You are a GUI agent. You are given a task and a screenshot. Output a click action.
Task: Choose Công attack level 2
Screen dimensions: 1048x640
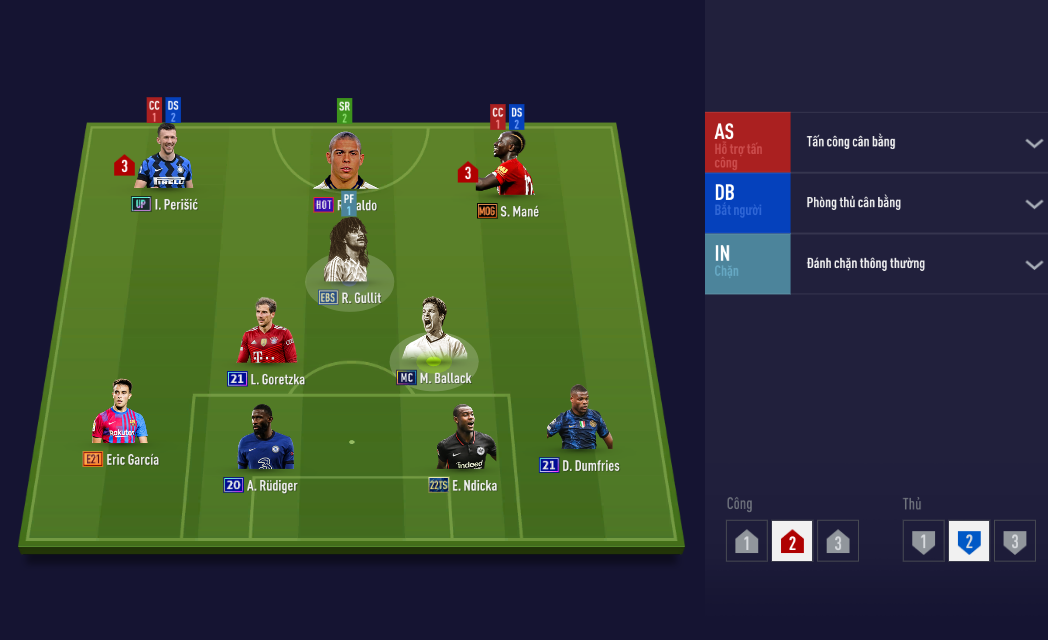pyautogui.click(x=792, y=541)
